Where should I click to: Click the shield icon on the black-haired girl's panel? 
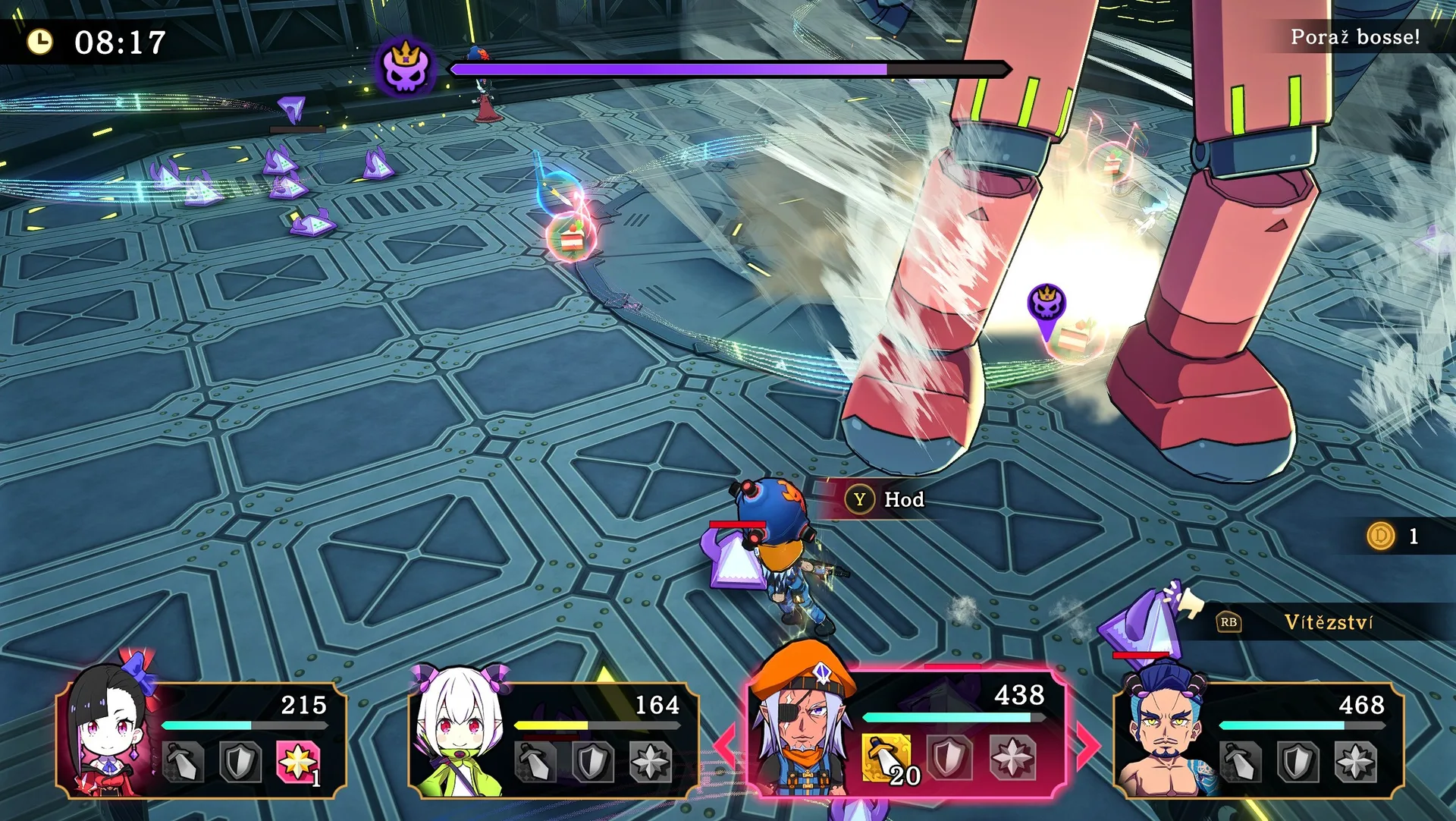[x=240, y=761]
